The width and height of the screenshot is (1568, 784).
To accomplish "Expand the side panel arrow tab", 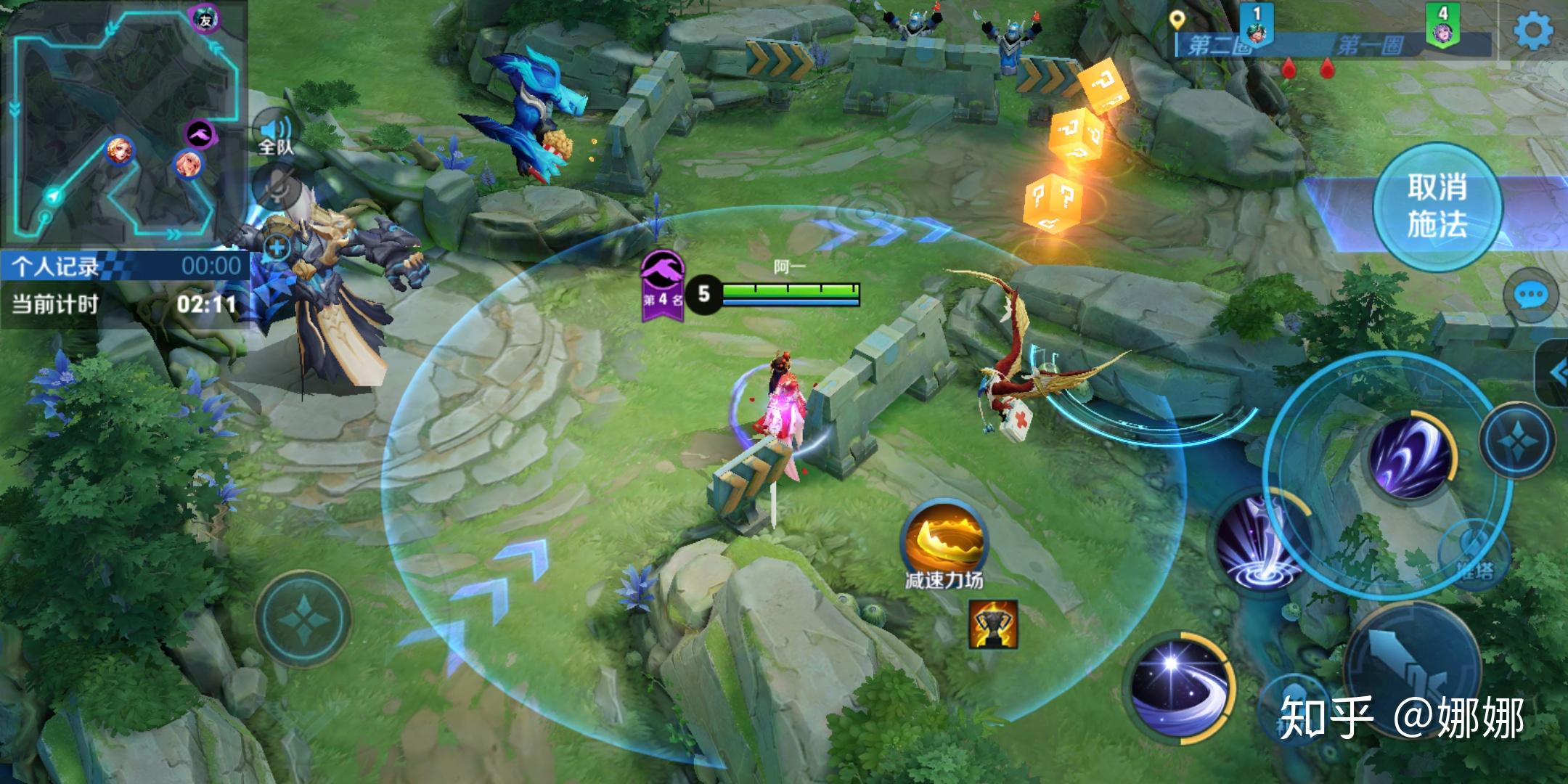I will click(x=1555, y=373).
